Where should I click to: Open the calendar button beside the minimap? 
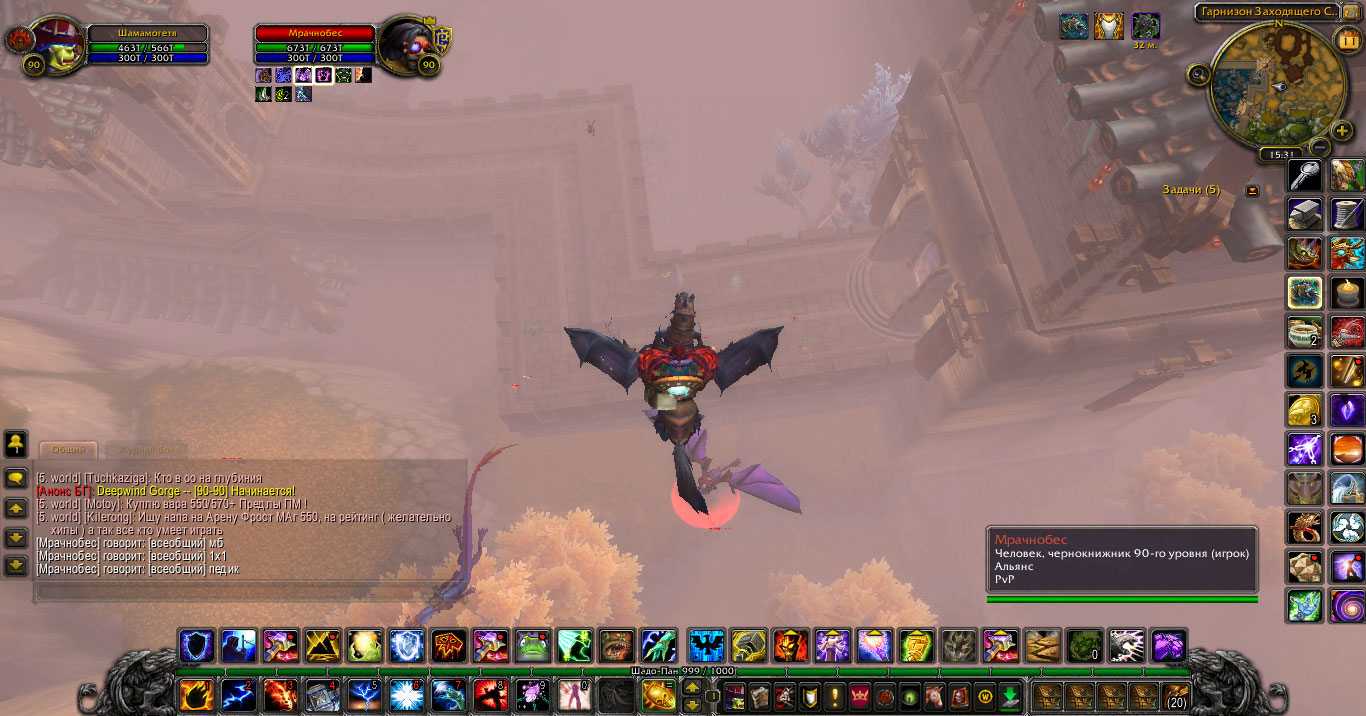(x=1346, y=40)
